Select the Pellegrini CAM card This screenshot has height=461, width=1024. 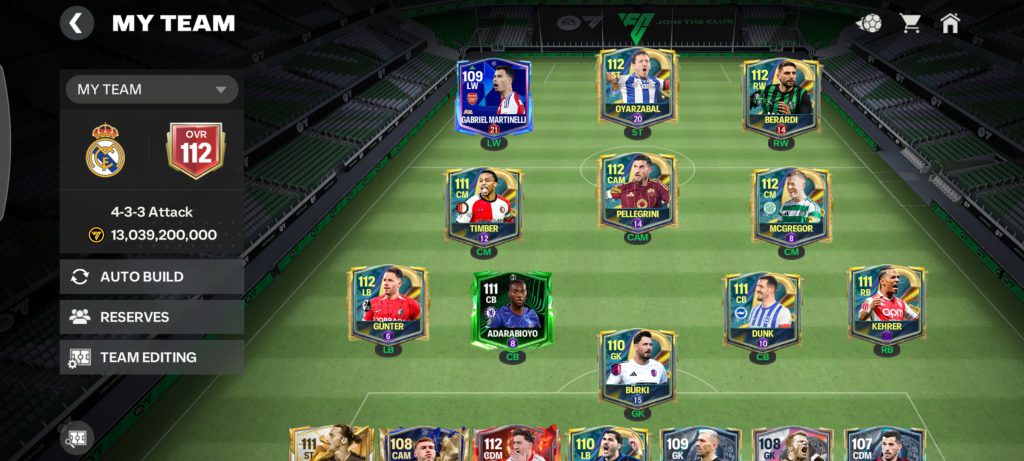click(637, 193)
